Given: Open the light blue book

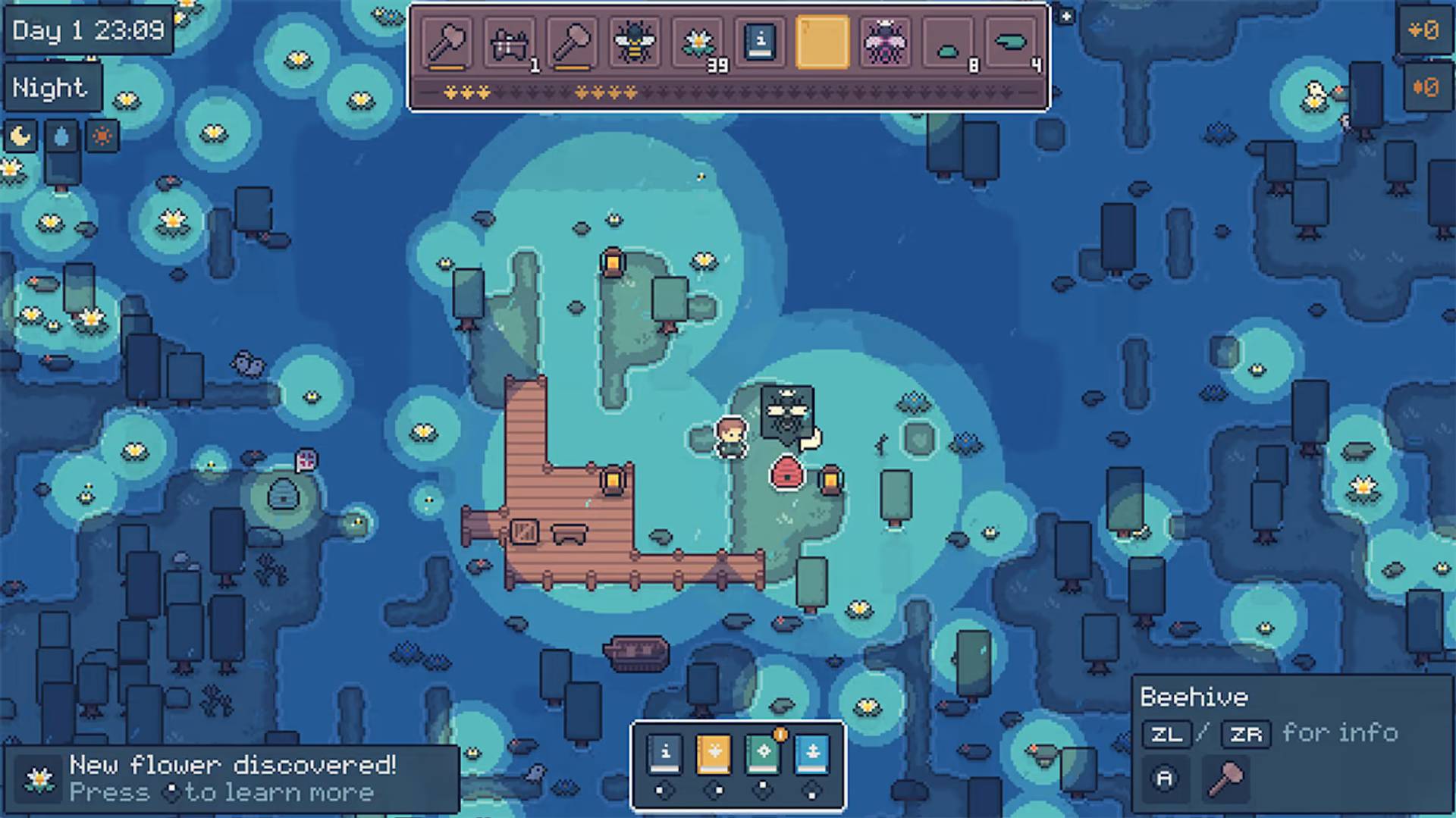Looking at the screenshot, I should point(811,754).
